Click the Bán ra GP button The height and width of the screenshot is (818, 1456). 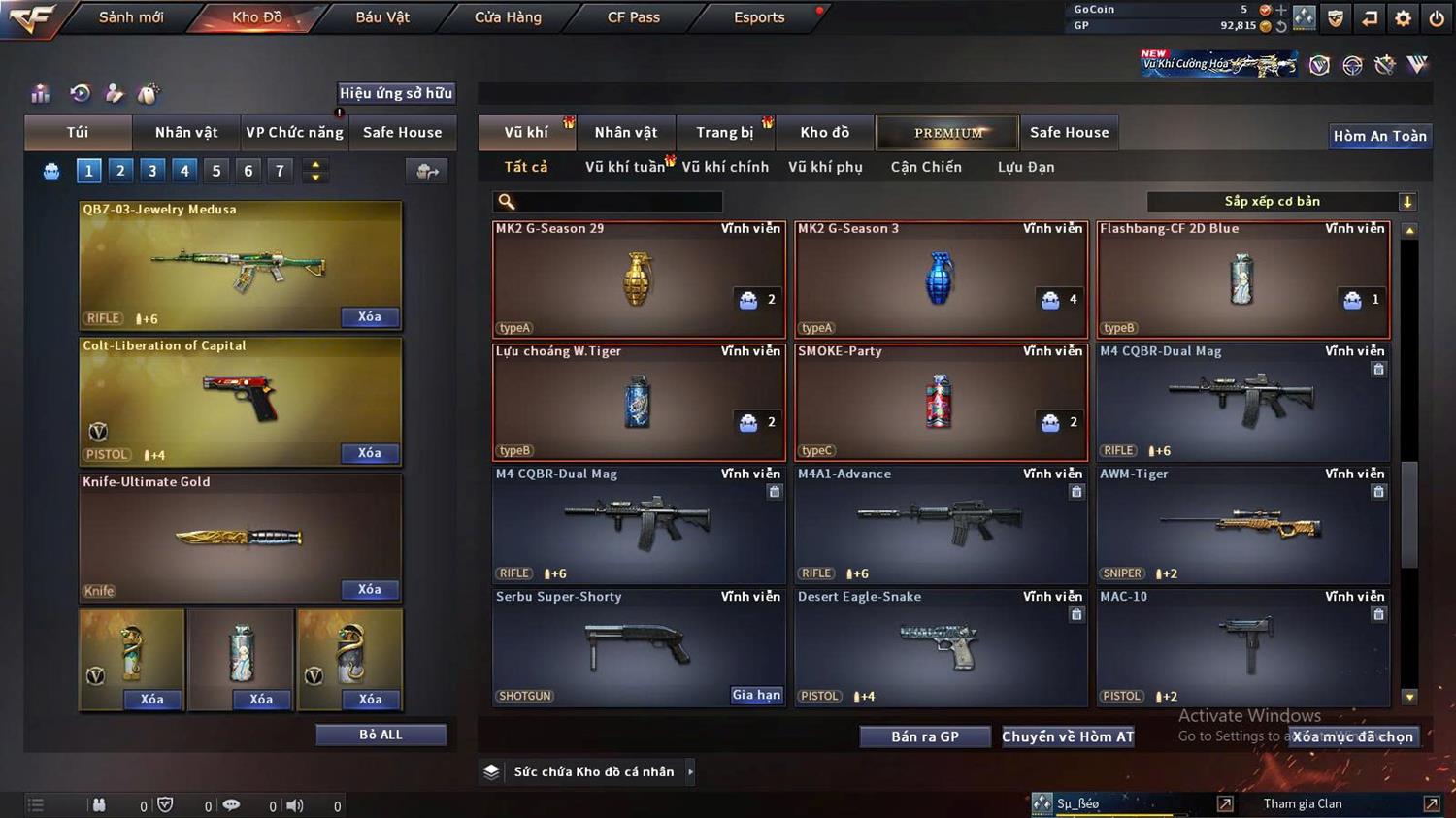(x=924, y=736)
